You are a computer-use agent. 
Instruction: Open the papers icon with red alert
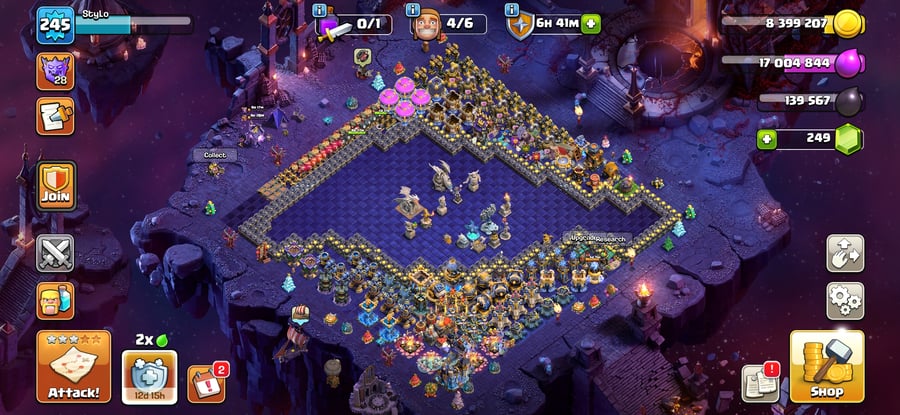[760, 383]
